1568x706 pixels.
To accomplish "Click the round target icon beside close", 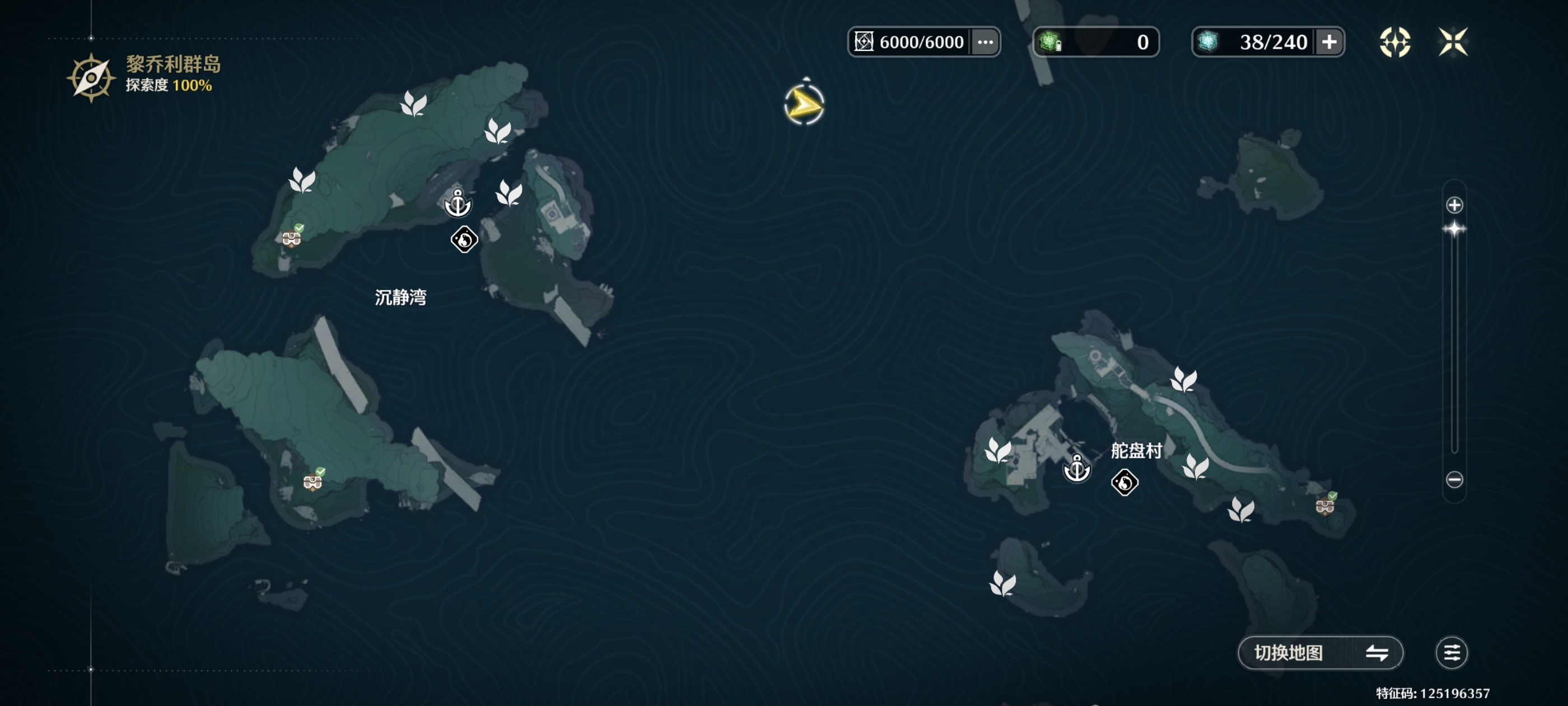I will pyautogui.click(x=1394, y=42).
